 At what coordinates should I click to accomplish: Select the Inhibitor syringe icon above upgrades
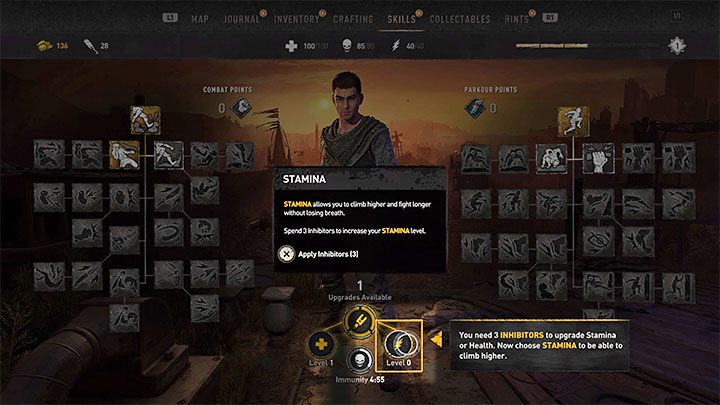[358, 320]
